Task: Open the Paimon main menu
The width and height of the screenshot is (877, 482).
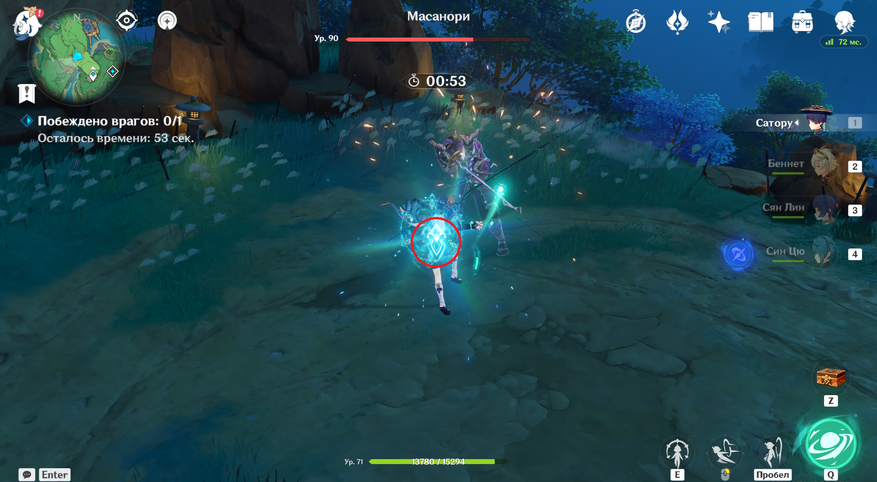Action: click(25, 22)
